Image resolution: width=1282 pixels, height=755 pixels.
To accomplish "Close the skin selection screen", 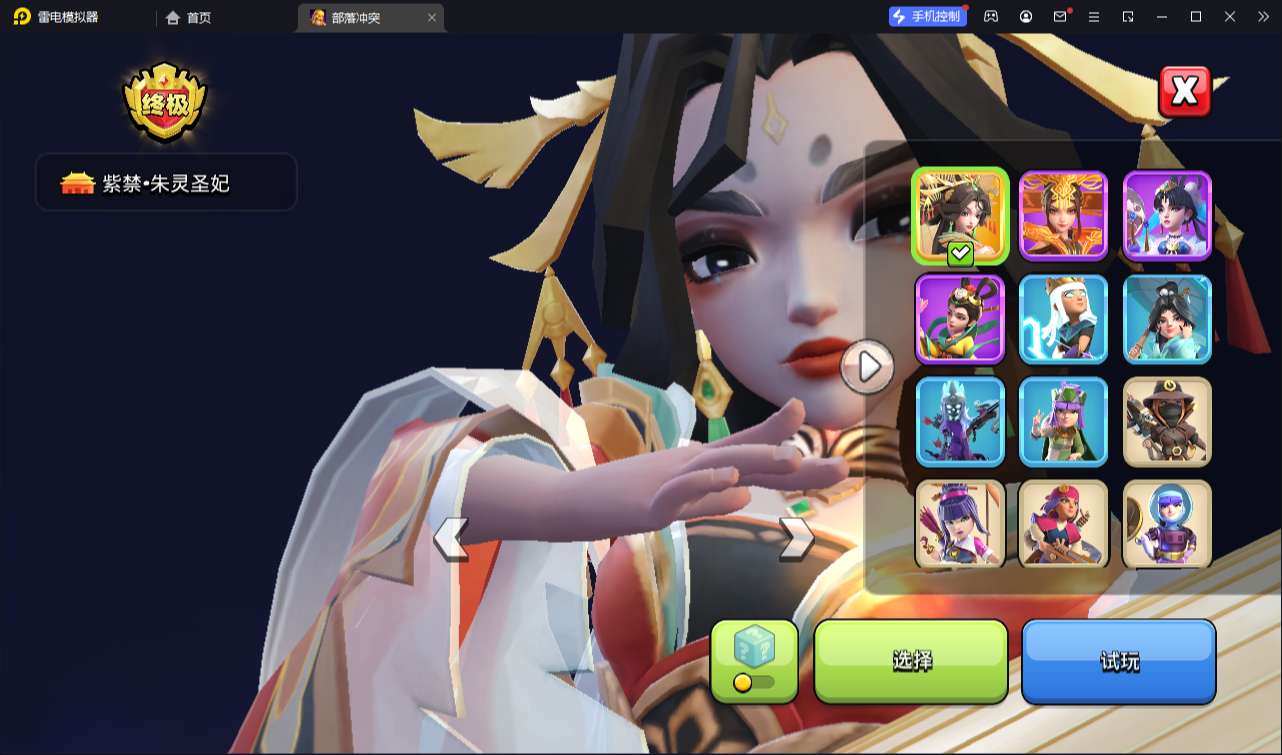I will pyautogui.click(x=1184, y=92).
